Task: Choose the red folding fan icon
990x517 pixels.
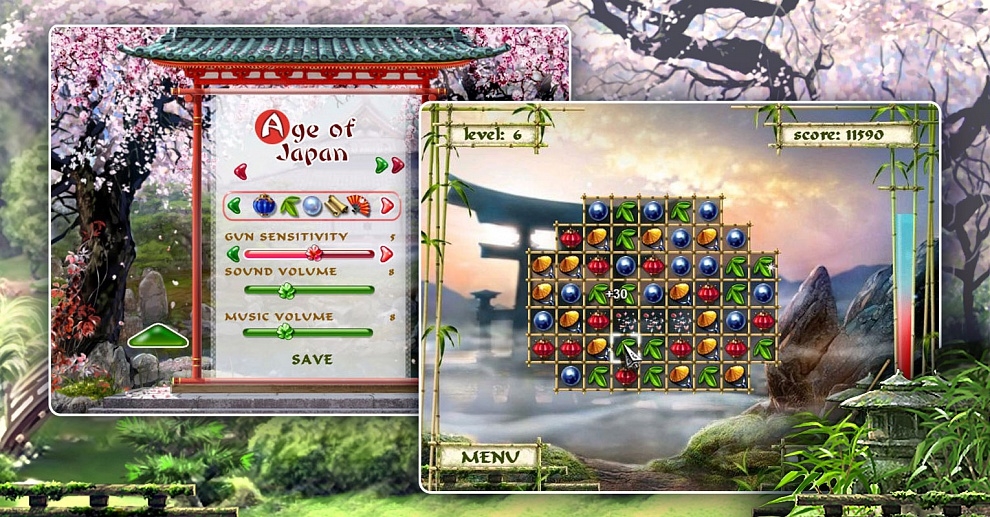Action: (358, 206)
